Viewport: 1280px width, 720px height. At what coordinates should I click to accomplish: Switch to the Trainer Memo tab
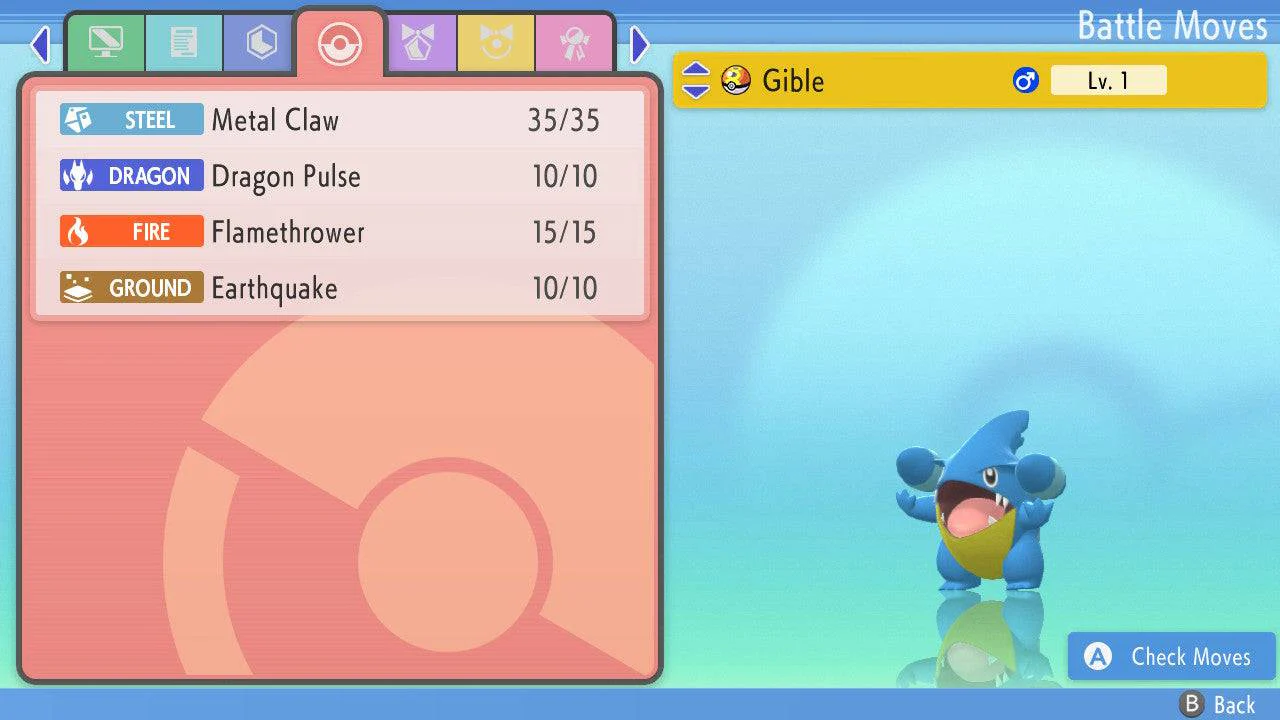pyautogui.click(x=183, y=43)
